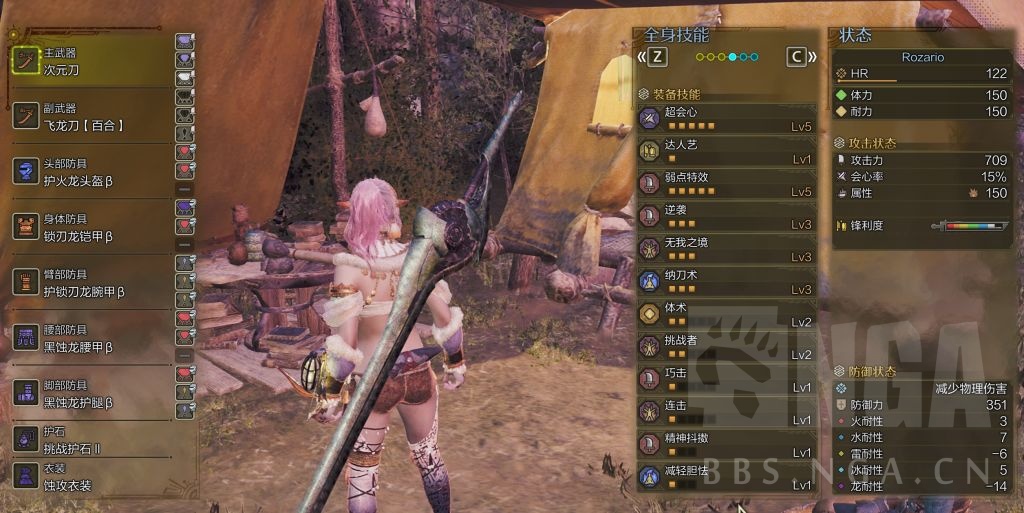The height and width of the screenshot is (513, 1024).
Task: Select the 体术 skill row
Action: point(726,315)
